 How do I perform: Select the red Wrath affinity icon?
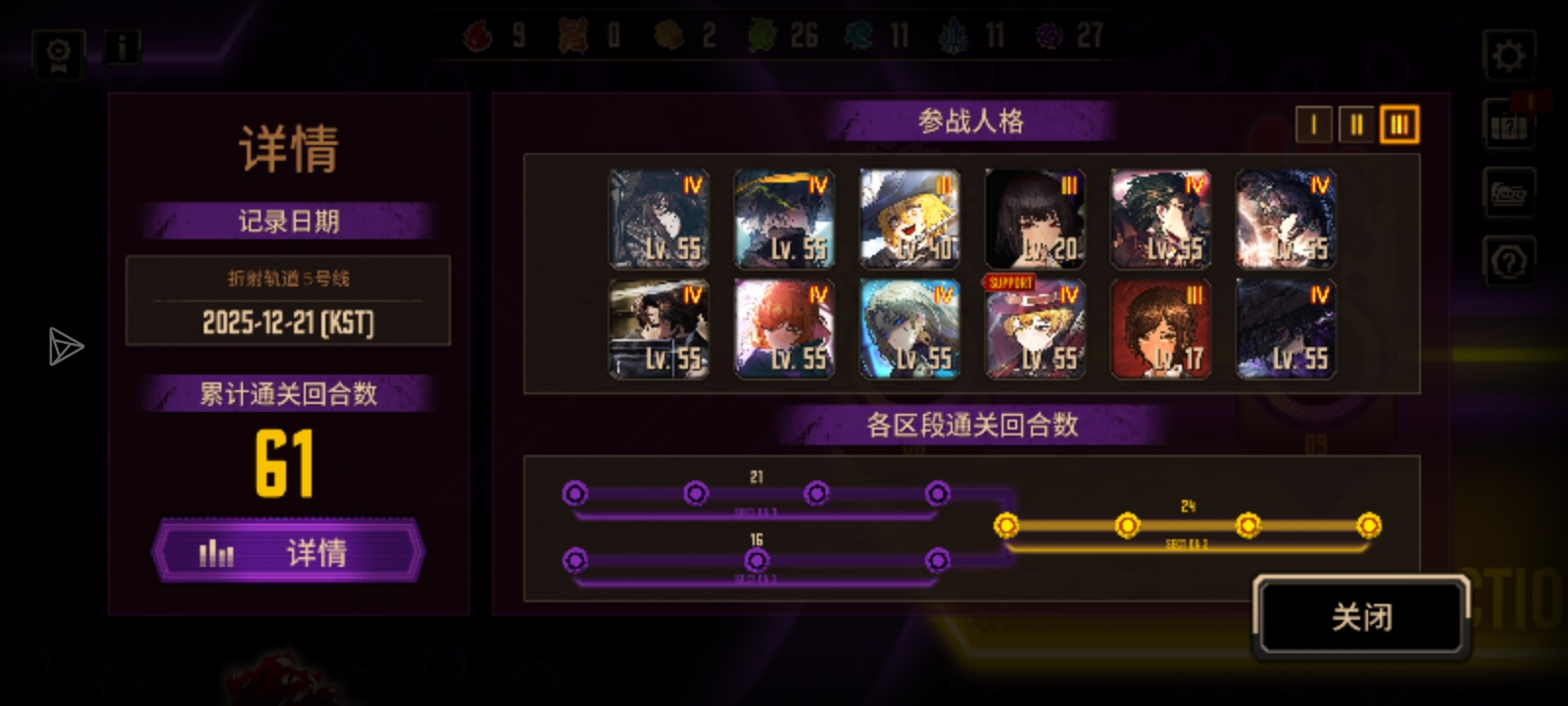click(479, 34)
